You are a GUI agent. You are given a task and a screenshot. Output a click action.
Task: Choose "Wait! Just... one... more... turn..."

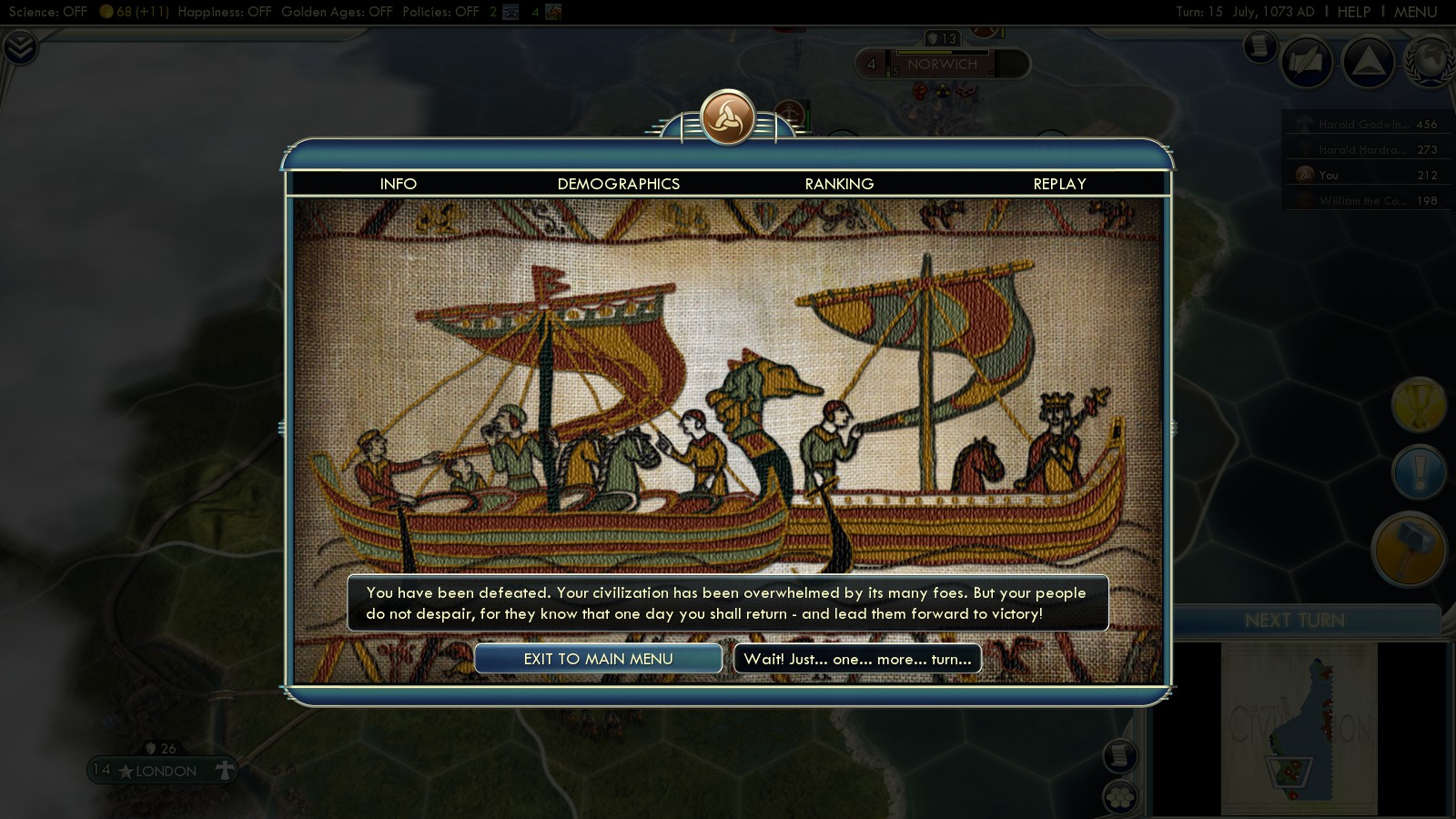coord(857,659)
